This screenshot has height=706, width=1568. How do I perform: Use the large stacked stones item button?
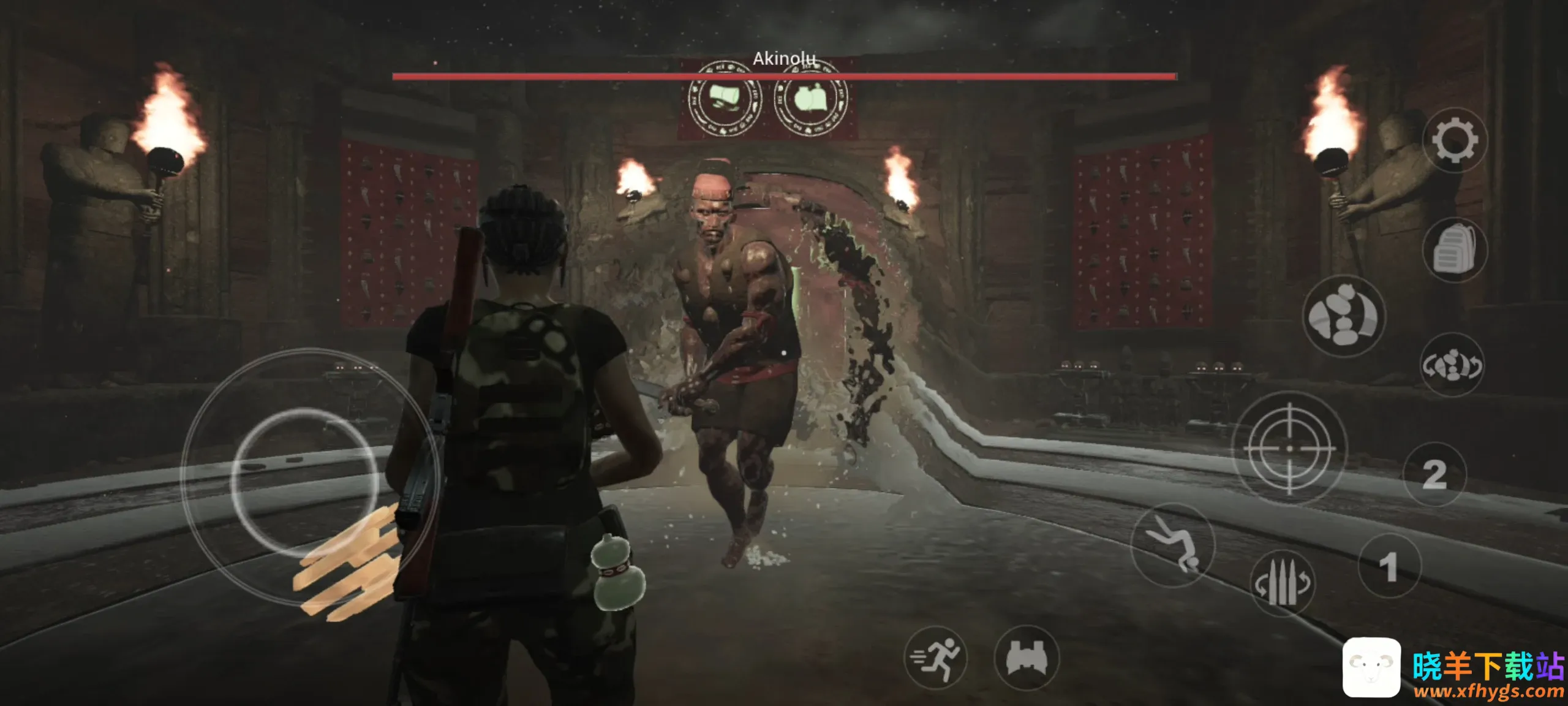pyautogui.click(x=1343, y=316)
